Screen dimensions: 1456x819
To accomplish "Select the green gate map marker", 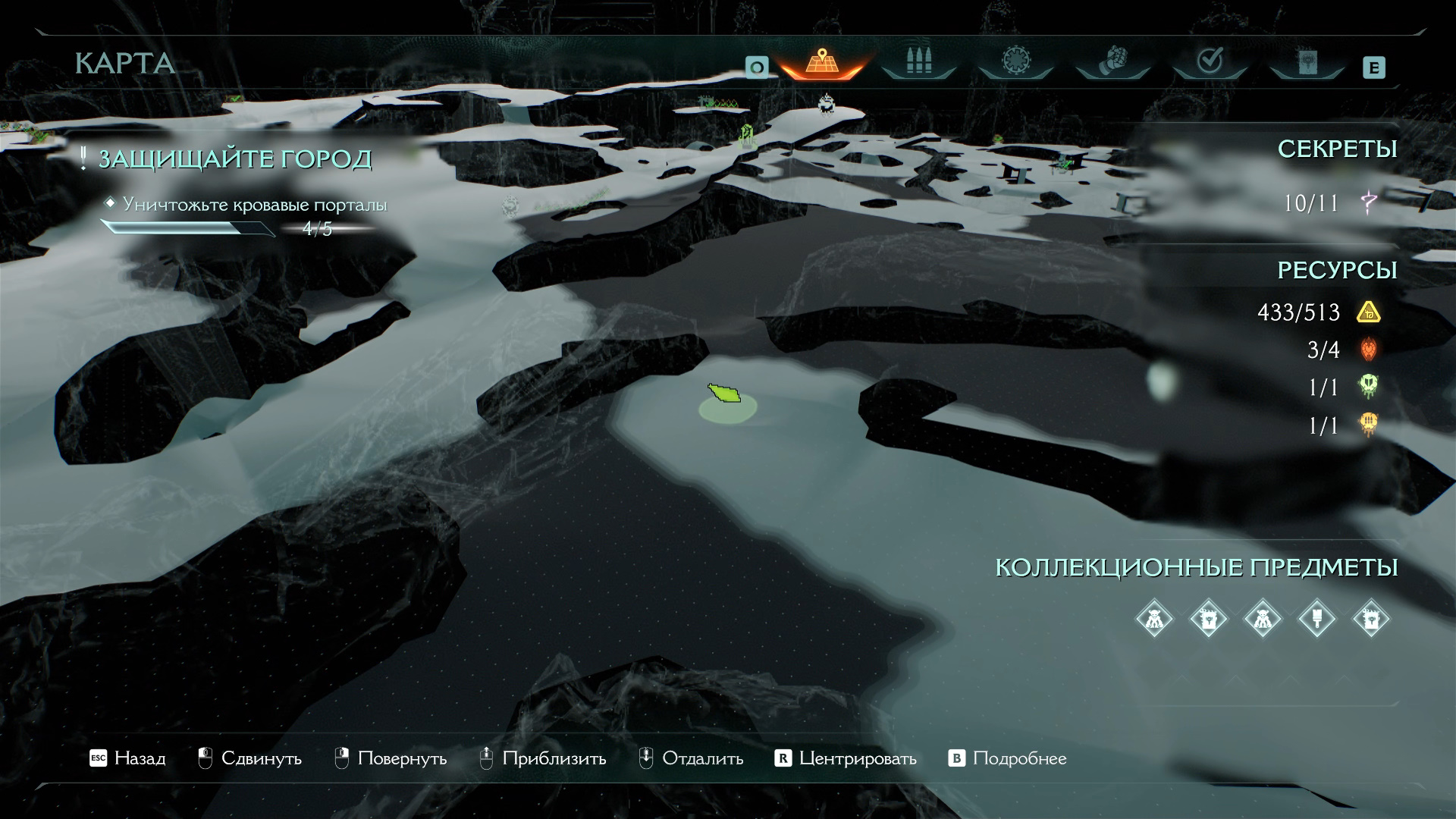I will 747,135.
